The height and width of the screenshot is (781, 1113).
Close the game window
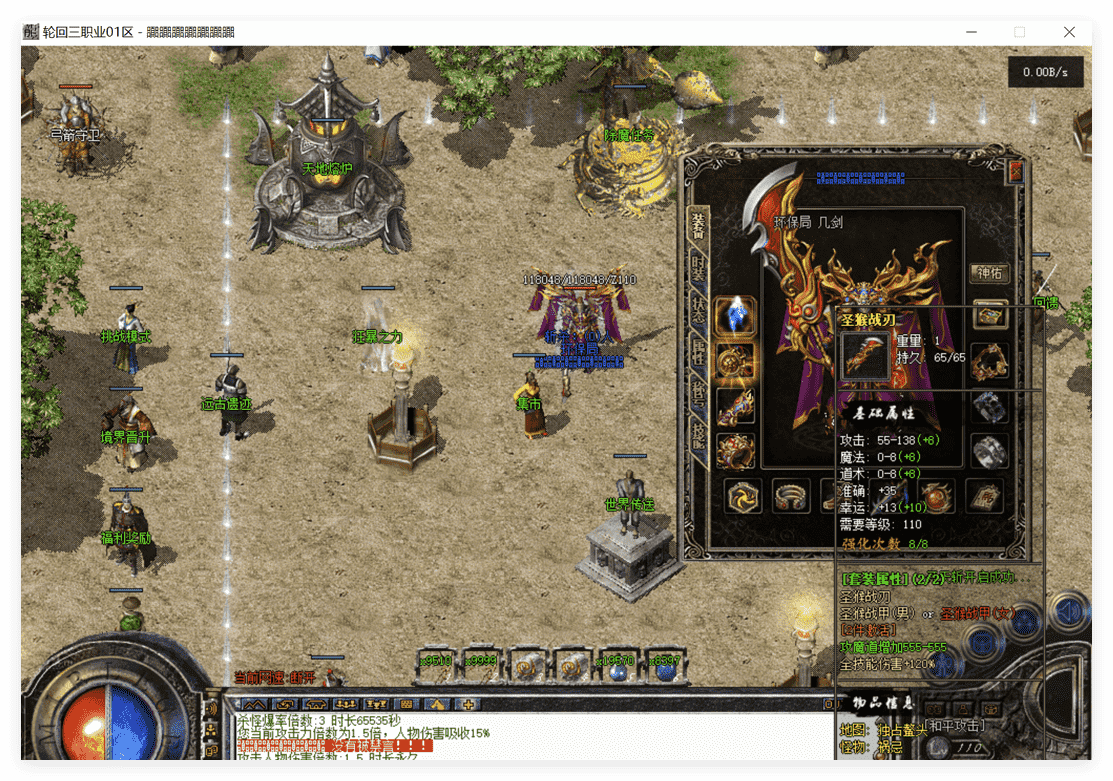pyautogui.click(x=1069, y=32)
